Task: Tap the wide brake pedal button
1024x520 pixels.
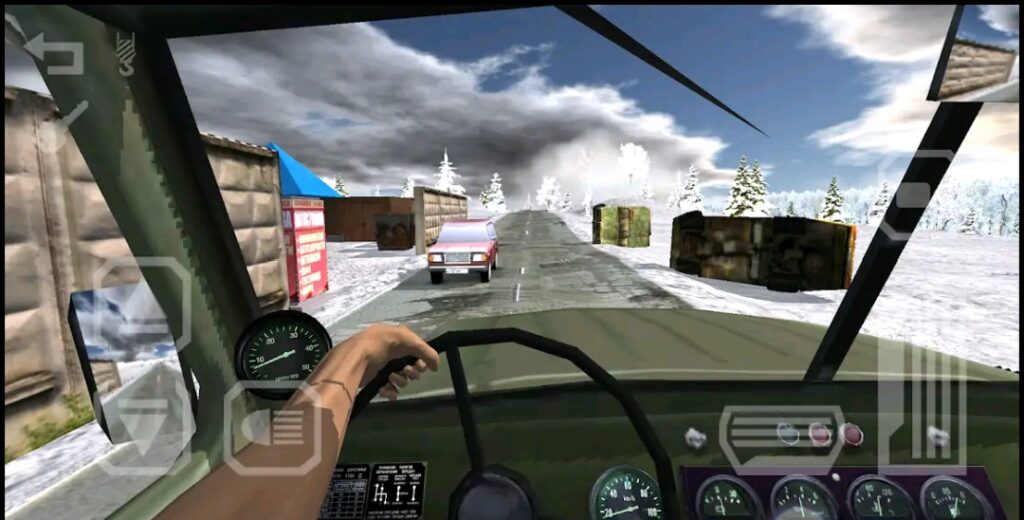Action: click(x=782, y=439)
